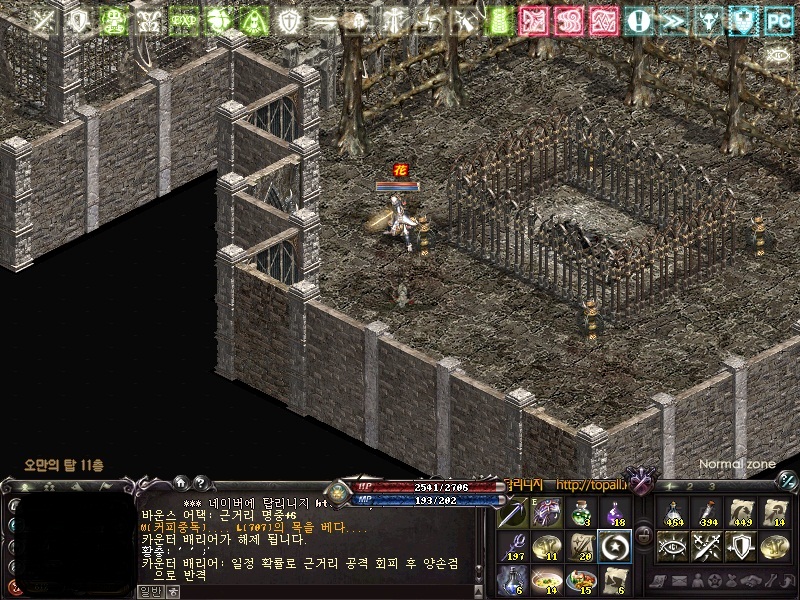Activate the eye skill icon
The width and height of the screenshot is (800, 600).
pyautogui.click(x=672, y=546)
